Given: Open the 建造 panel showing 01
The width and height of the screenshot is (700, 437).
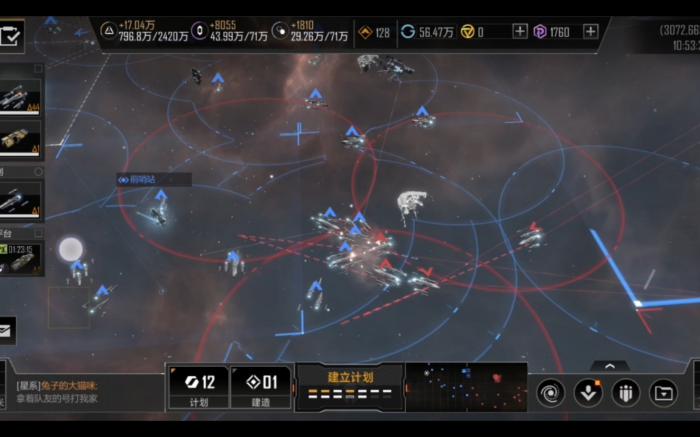Looking at the screenshot, I should tap(261, 387).
